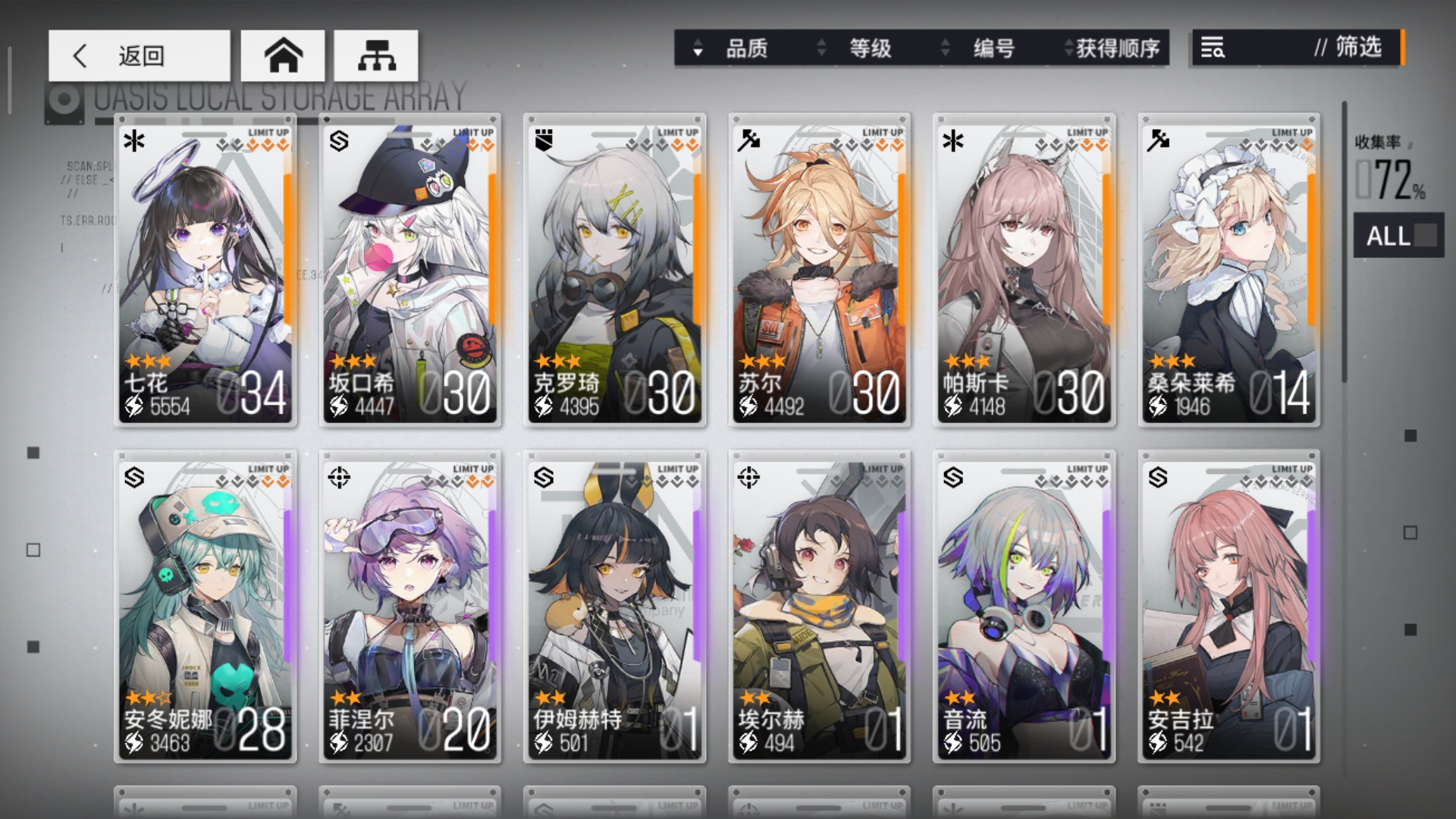View the 桑朵莱希 character card
The image size is (1456, 819).
point(1229,269)
